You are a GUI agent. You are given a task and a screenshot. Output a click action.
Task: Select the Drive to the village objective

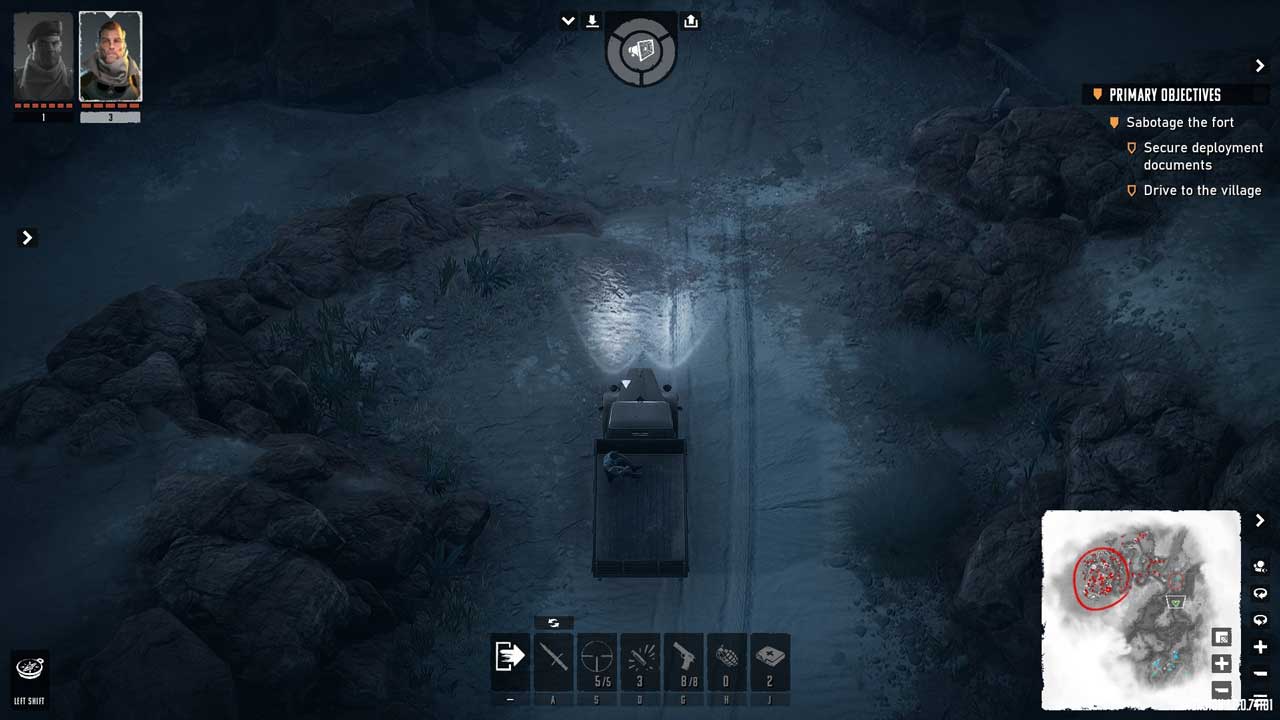1202,190
